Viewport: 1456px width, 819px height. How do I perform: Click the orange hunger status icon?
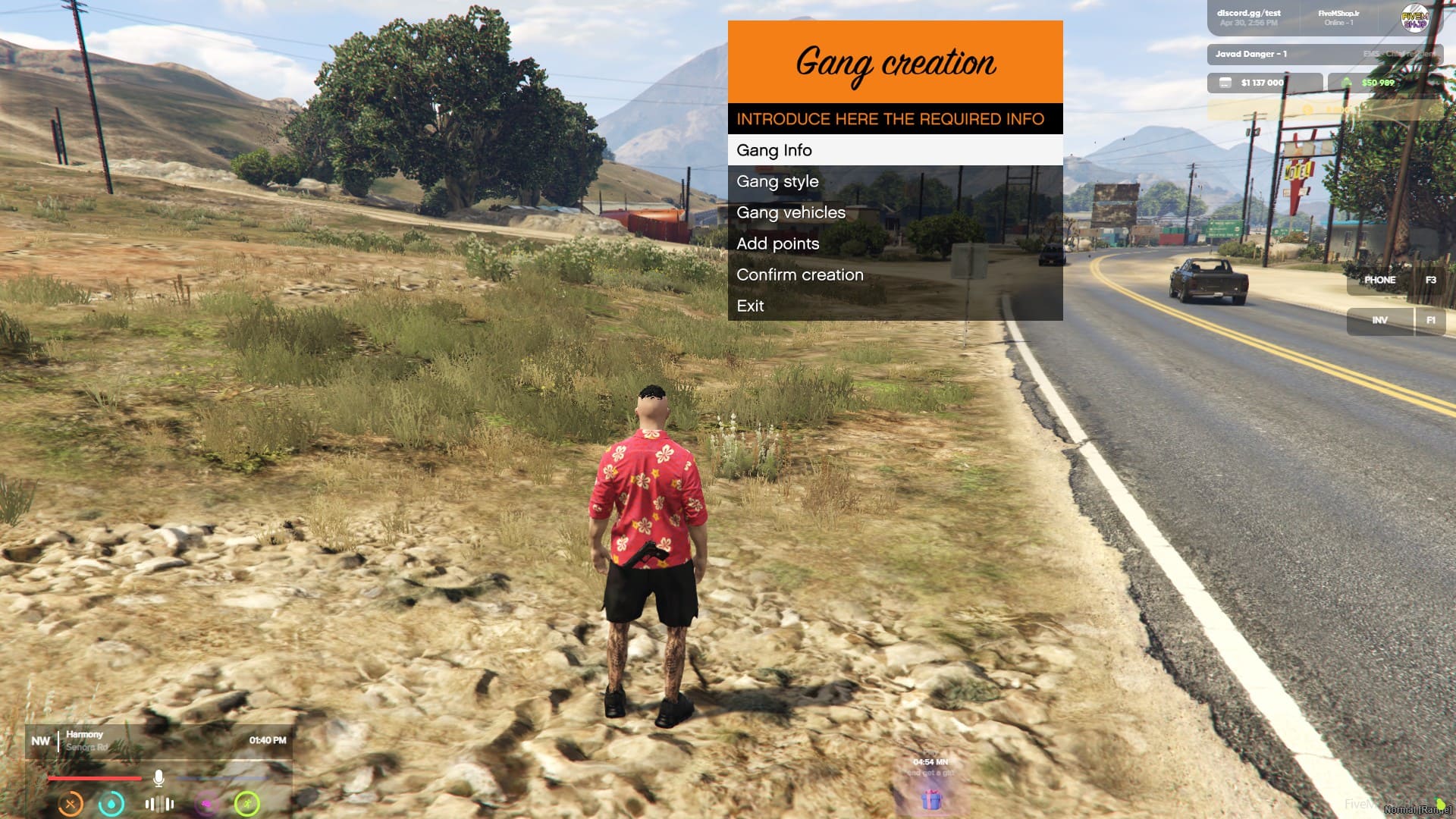pyautogui.click(x=71, y=803)
